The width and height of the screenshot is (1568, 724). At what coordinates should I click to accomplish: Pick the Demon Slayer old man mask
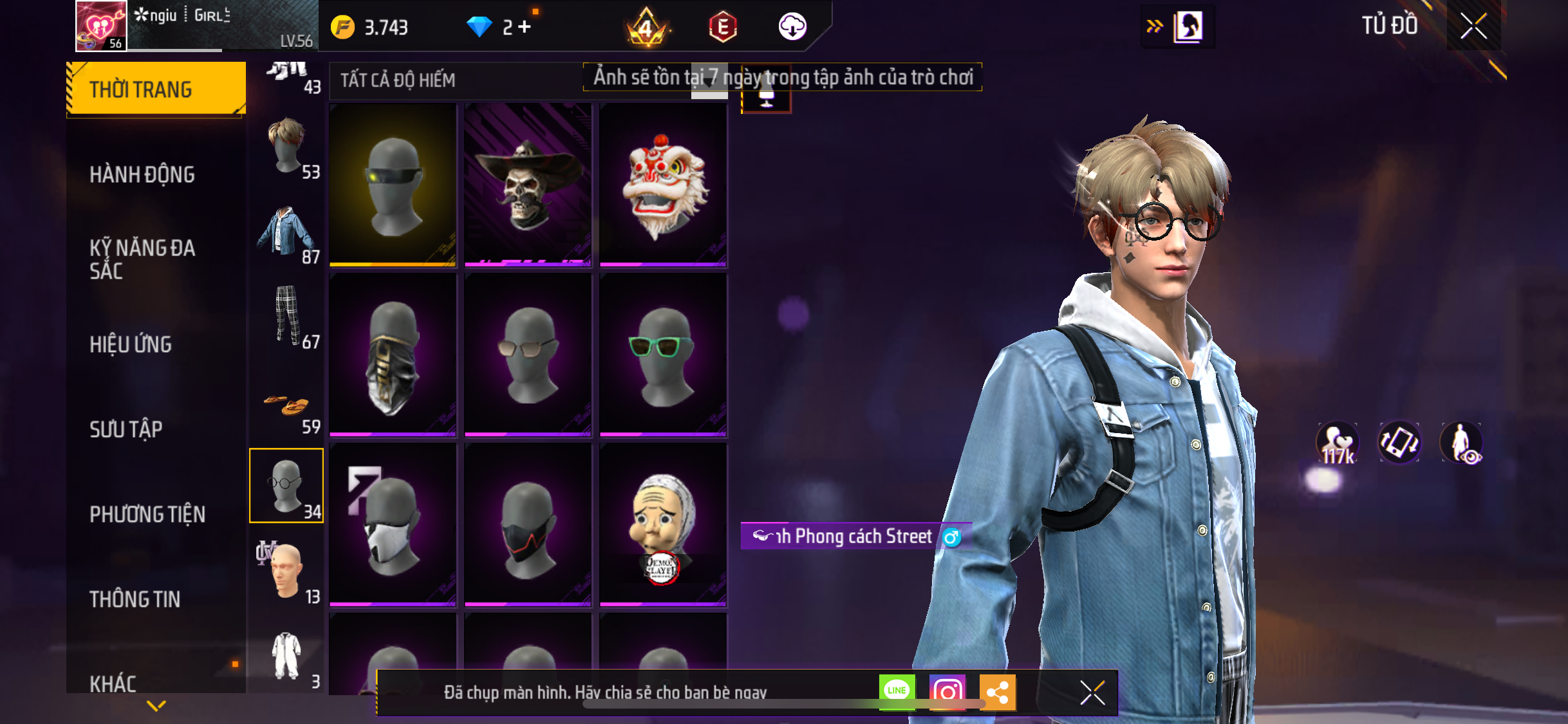663,524
